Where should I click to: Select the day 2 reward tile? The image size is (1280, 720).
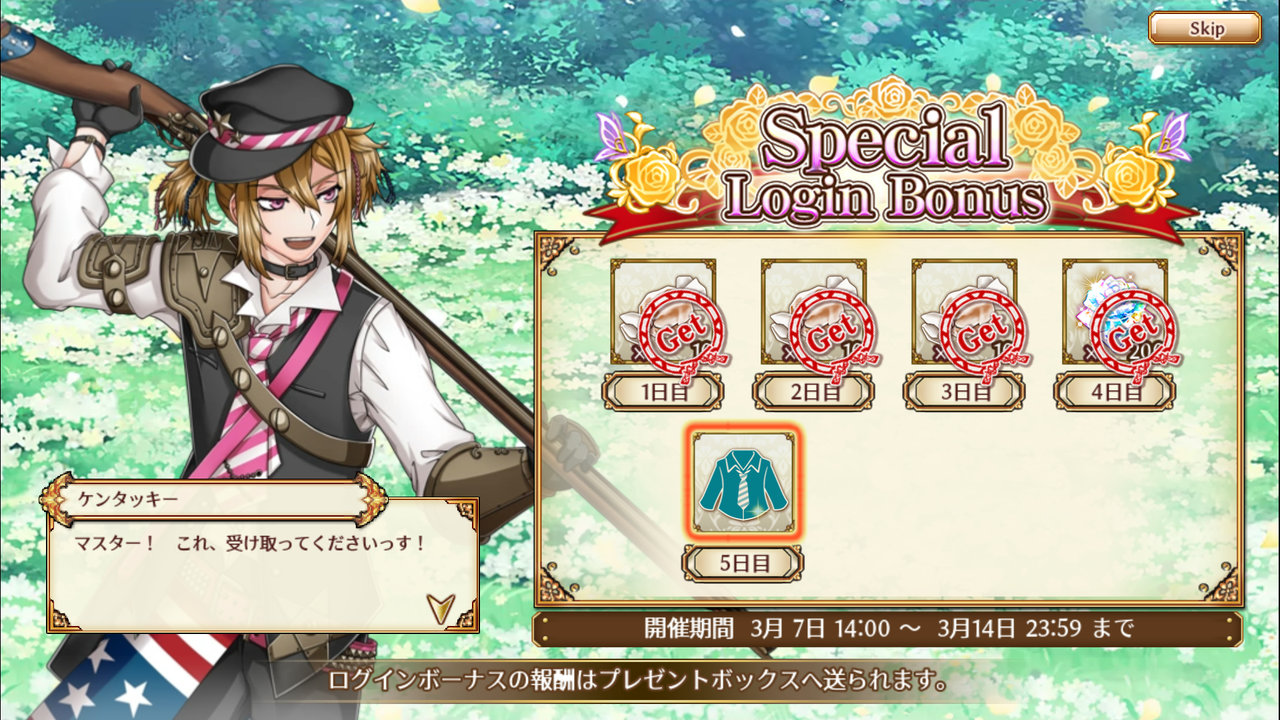(813, 312)
